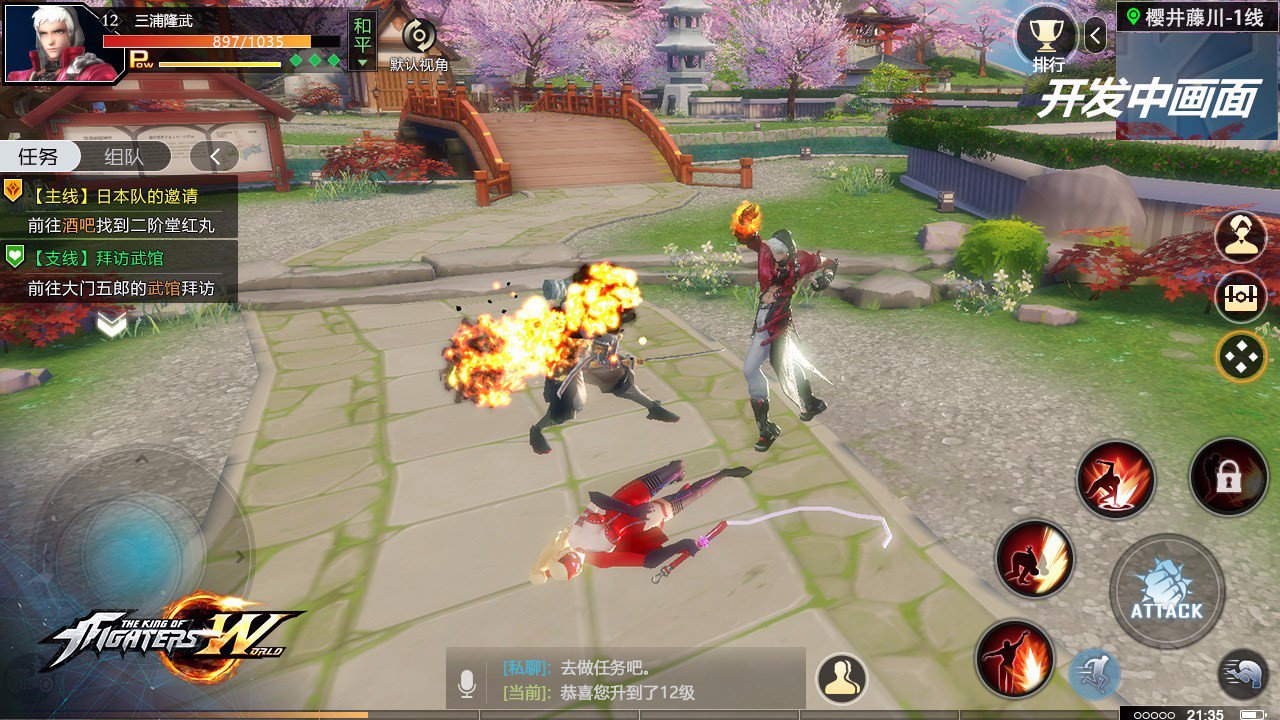
Task: Open the friends icon beside chat
Action: pyautogui.click(x=841, y=679)
